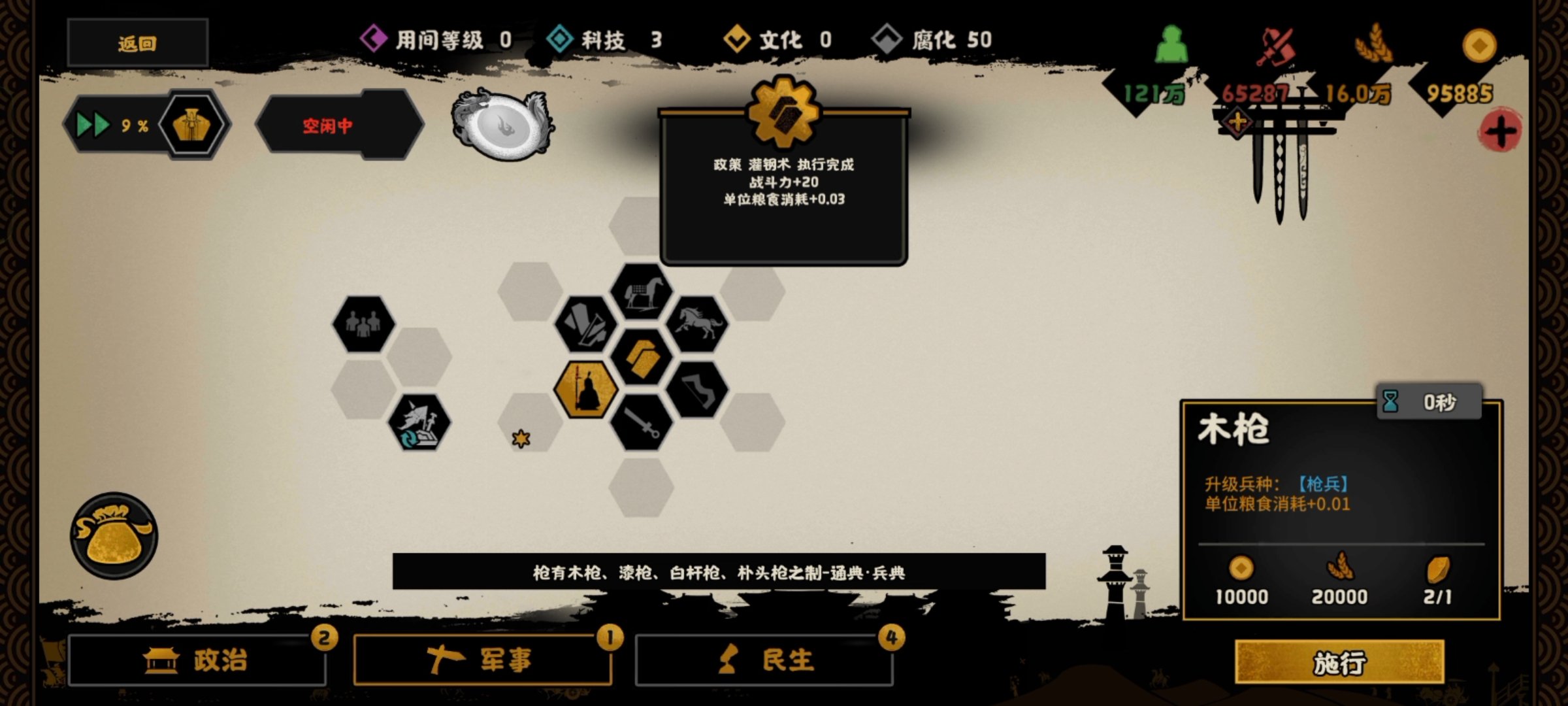Viewport: 1568px width, 706px height.
Task: Select the highlighted gold spearman policy hexagon
Action: (x=585, y=390)
